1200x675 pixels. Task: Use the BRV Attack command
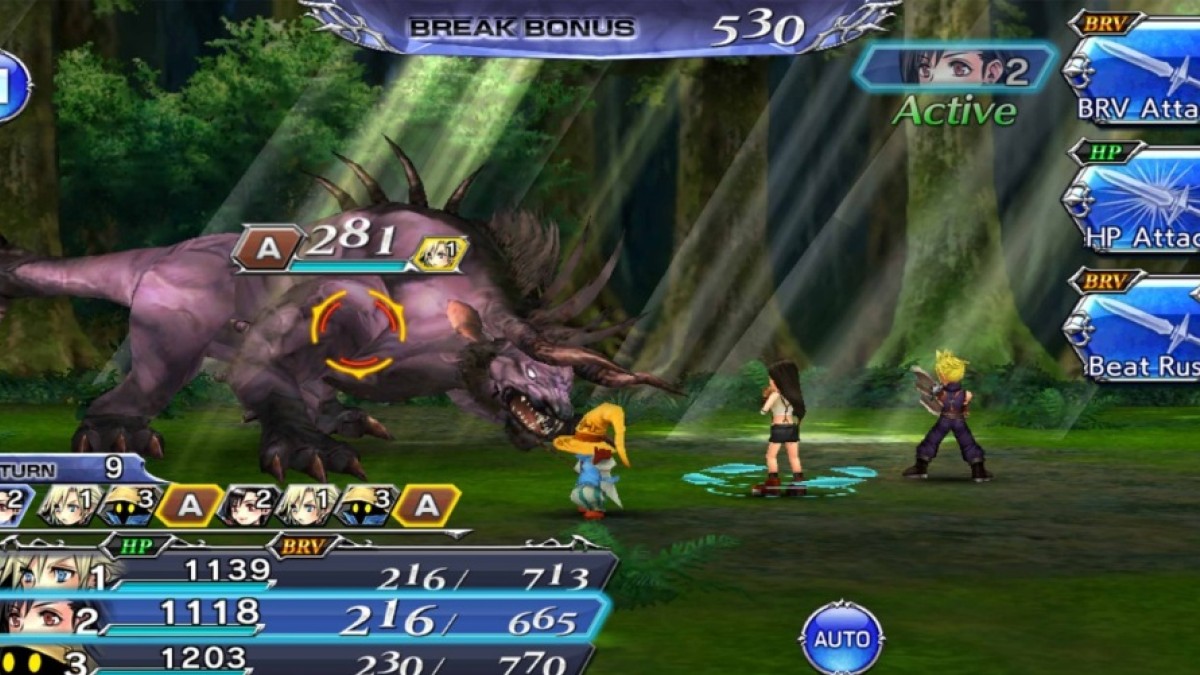tap(1135, 75)
